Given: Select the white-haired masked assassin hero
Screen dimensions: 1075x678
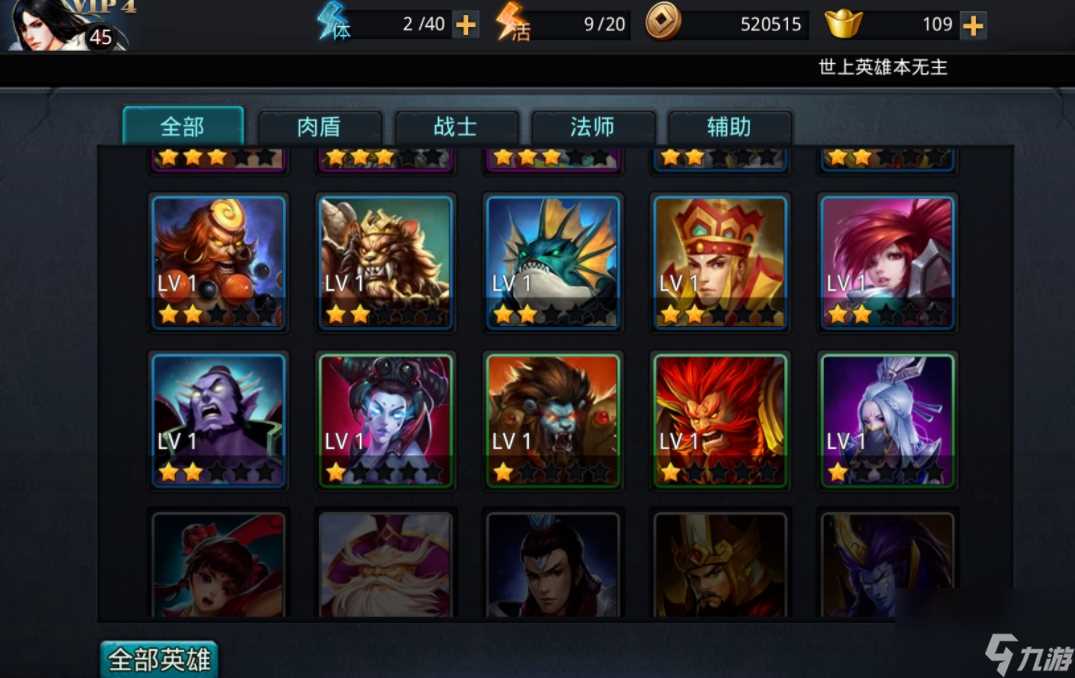Looking at the screenshot, I should [888, 419].
